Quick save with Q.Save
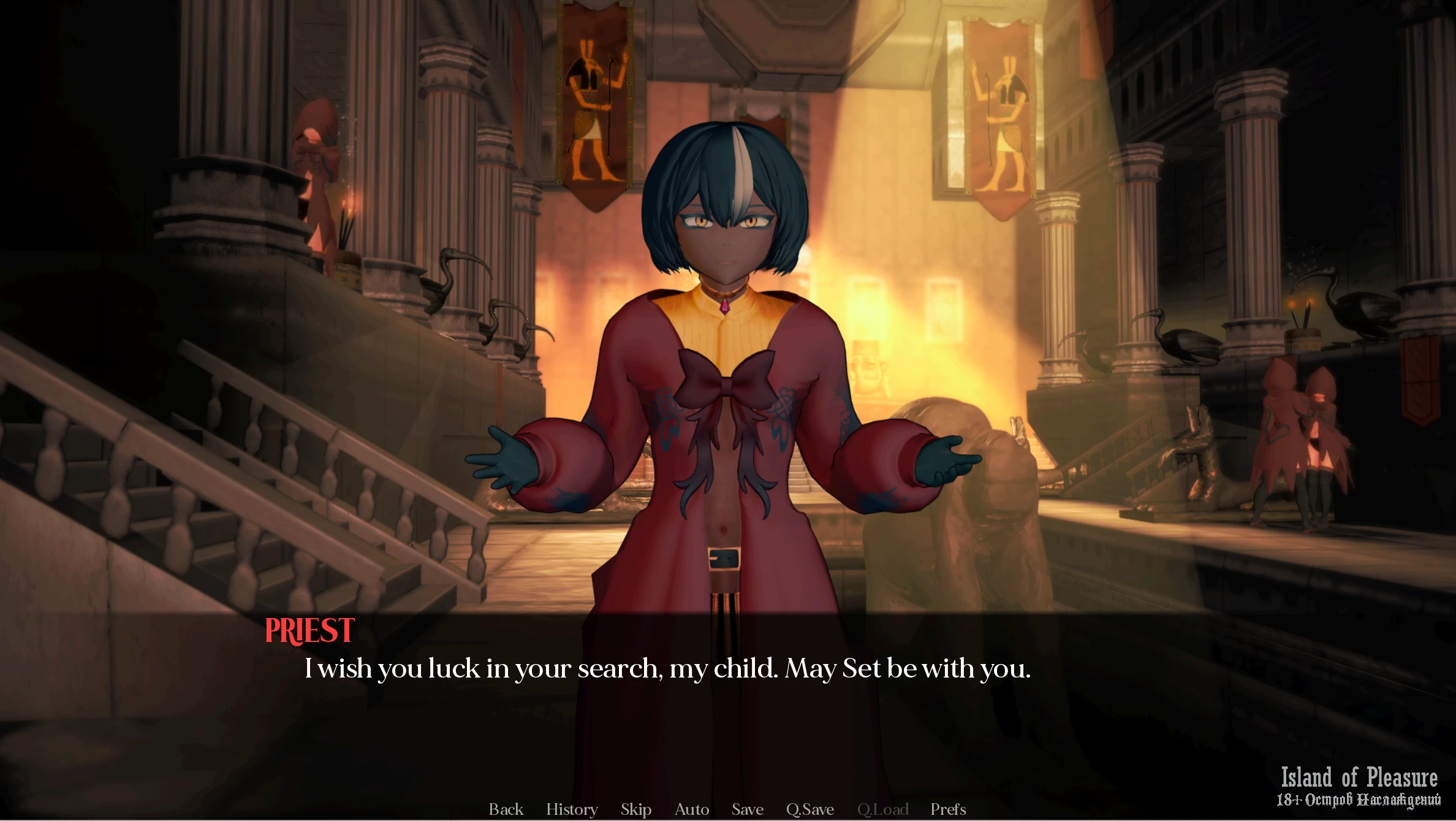The image size is (1456, 821). pos(810,809)
